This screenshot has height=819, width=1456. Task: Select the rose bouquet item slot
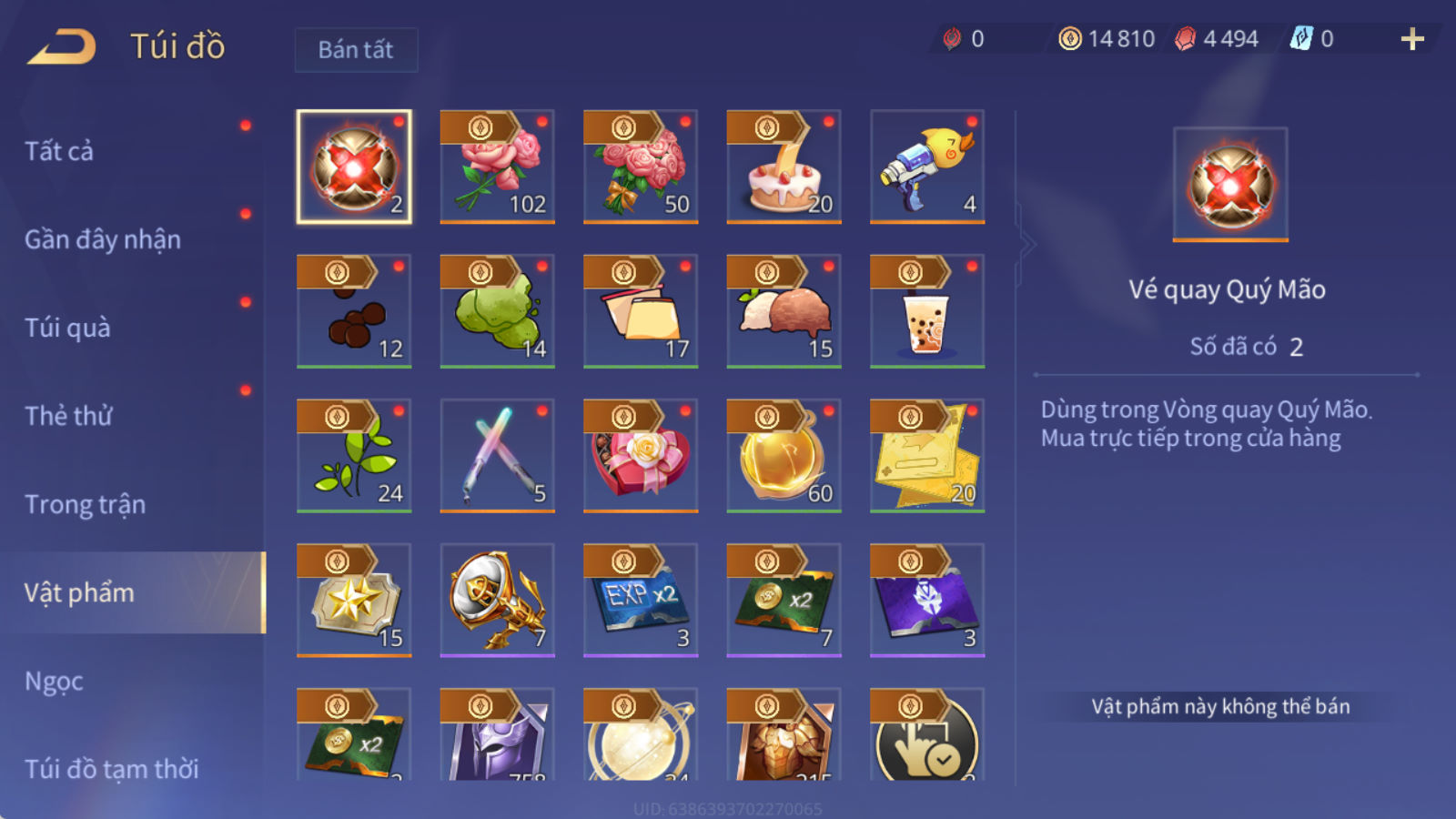click(641, 167)
